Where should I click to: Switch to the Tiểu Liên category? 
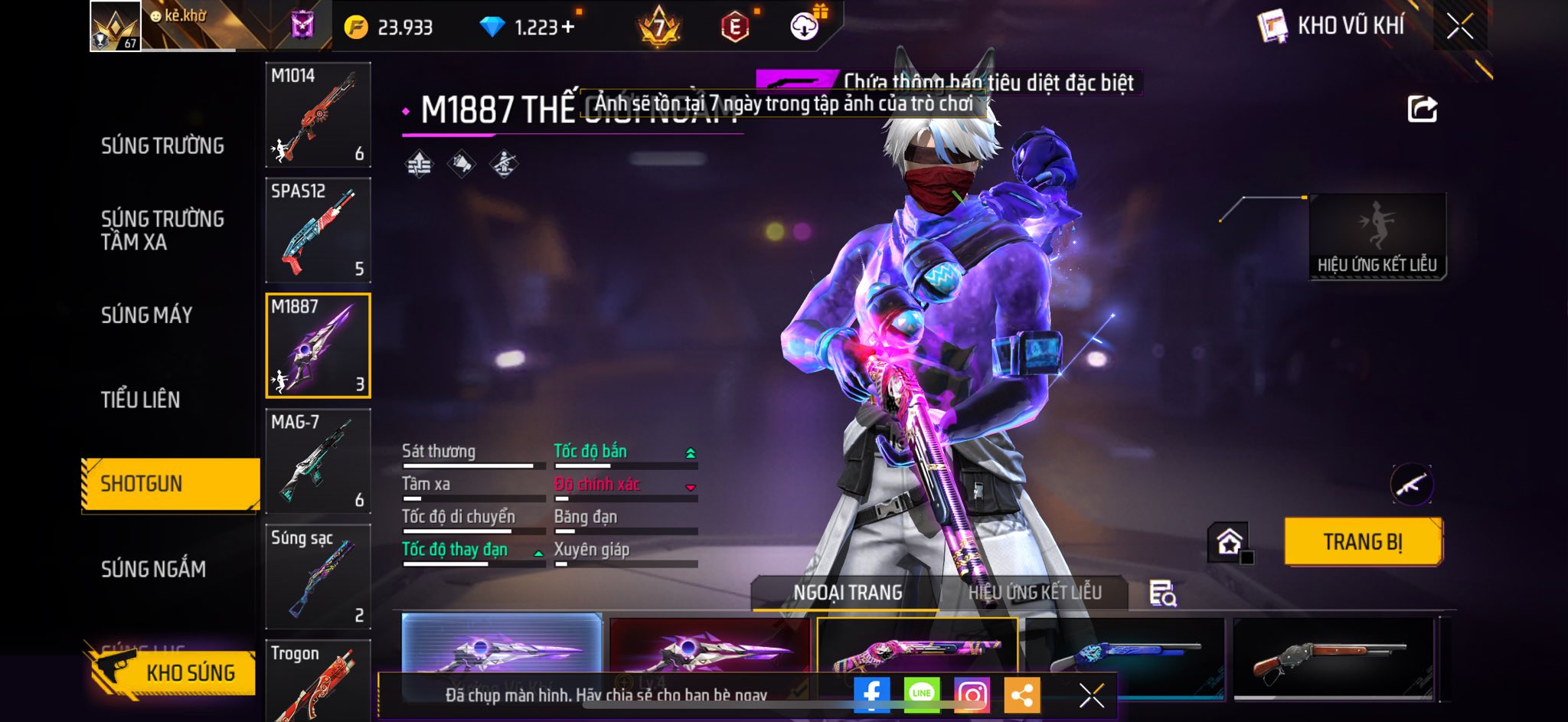pyautogui.click(x=140, y=399)
